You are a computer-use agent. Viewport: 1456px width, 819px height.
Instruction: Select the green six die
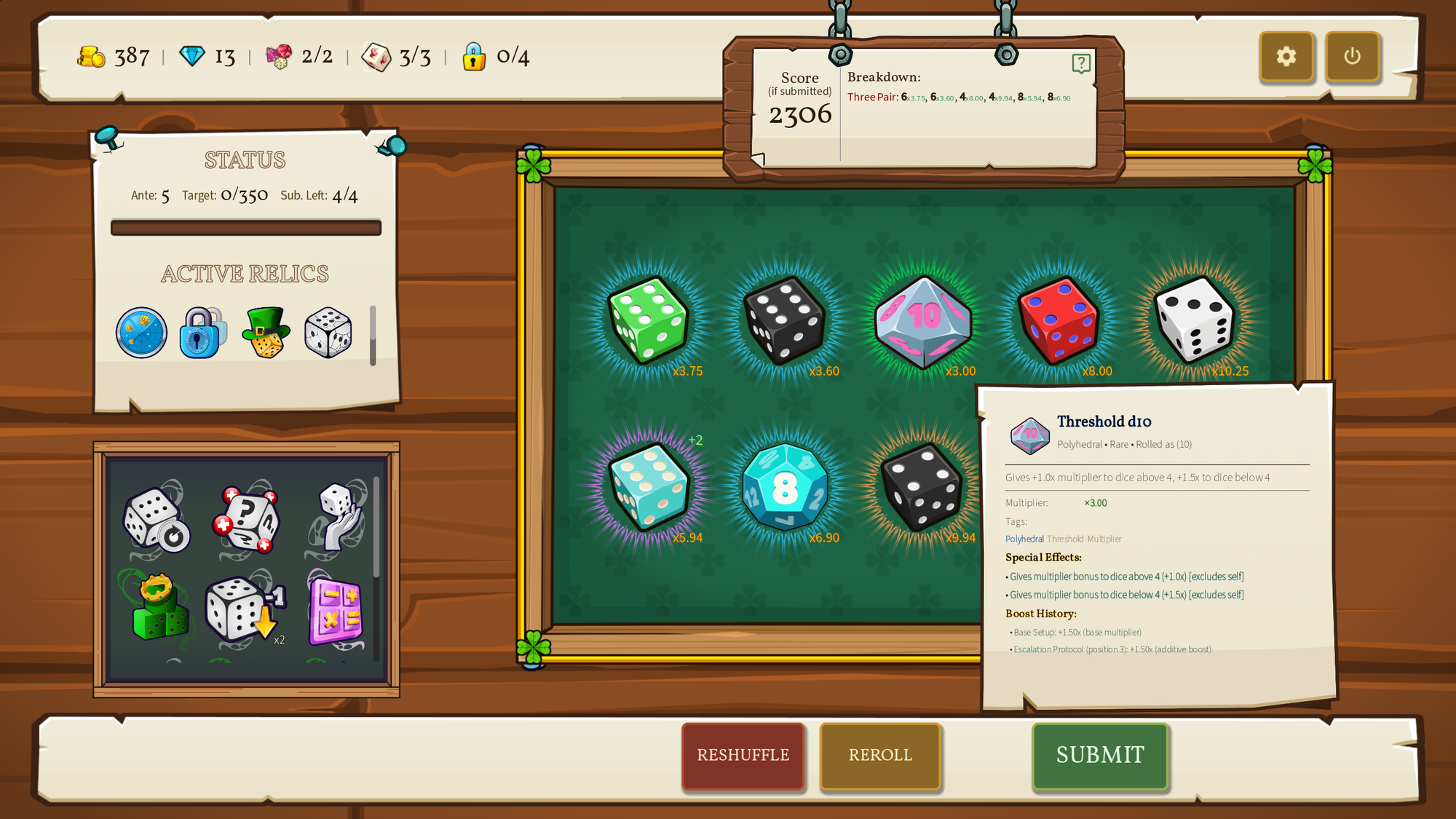(x=647, y=320)
